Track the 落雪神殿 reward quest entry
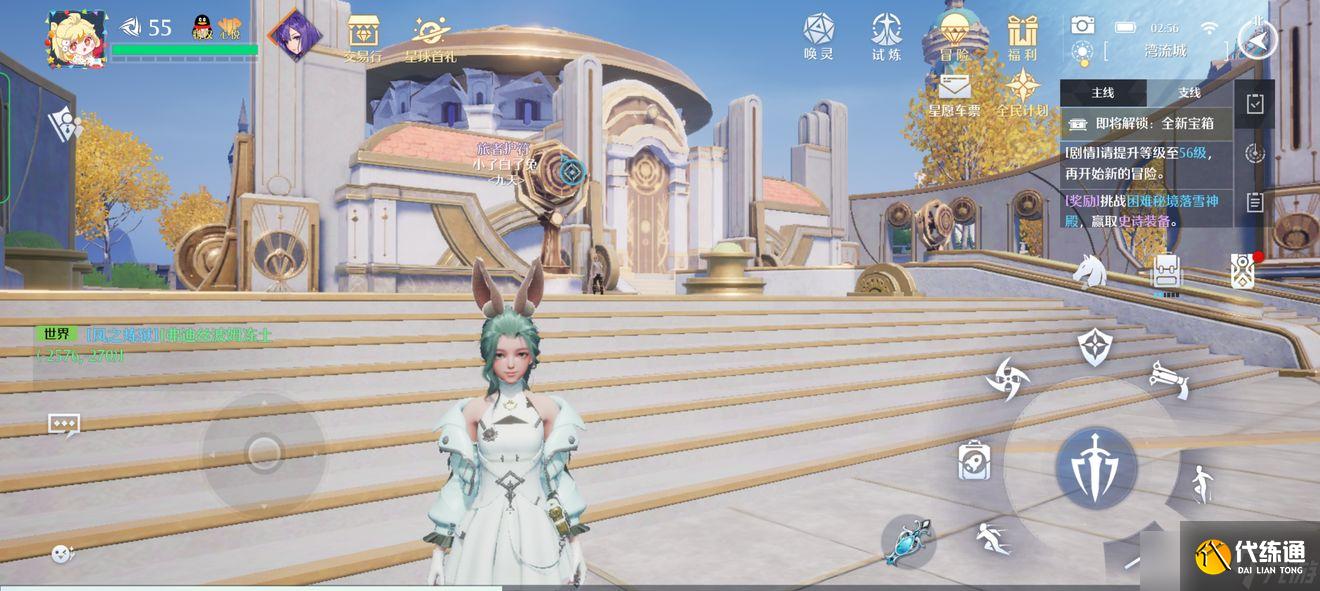Viewport: 1320px width, 591px height. (1145, 211)
